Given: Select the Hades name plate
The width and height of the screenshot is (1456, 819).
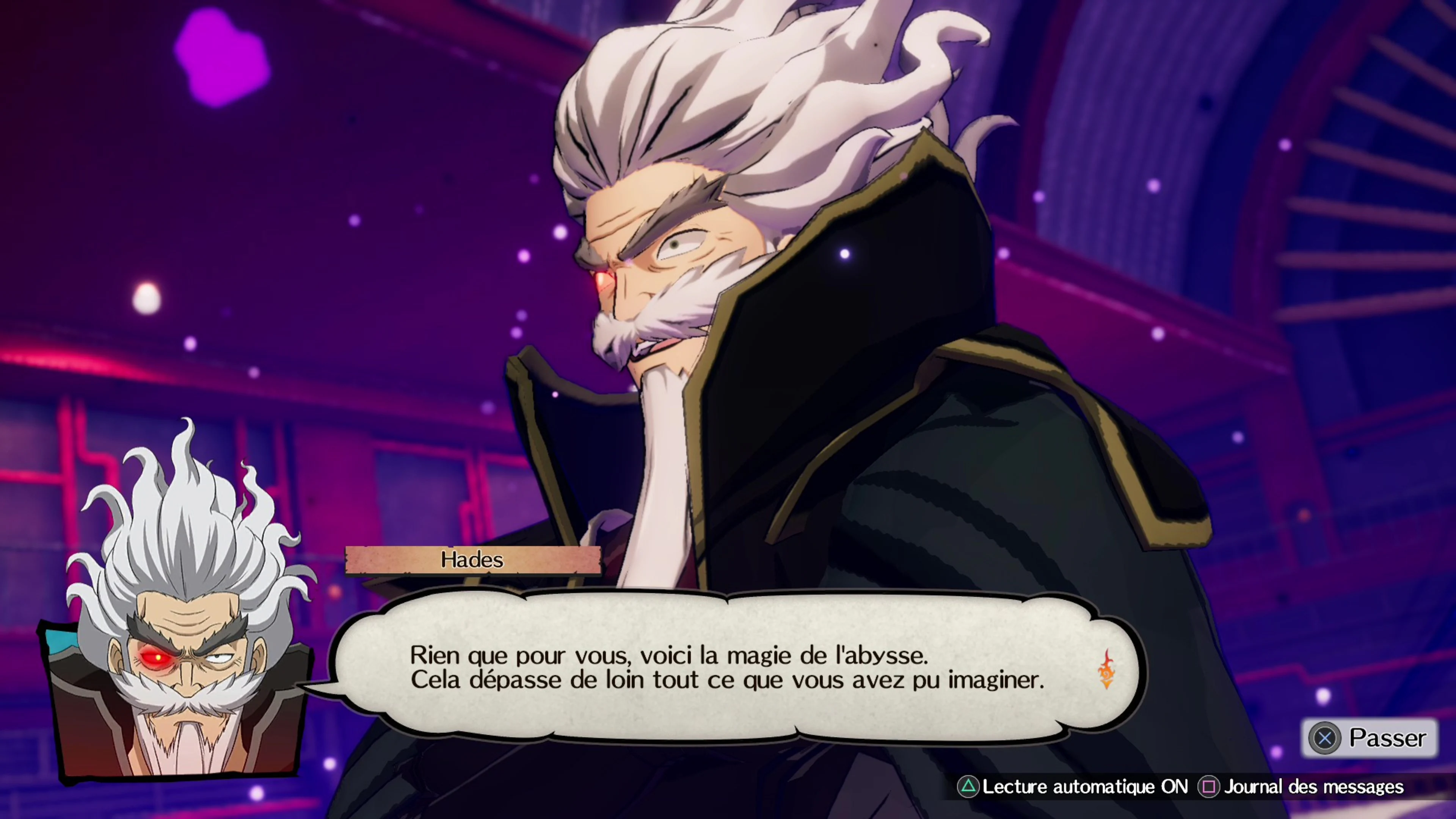Looking at the screenshot, I should point(472,560).
